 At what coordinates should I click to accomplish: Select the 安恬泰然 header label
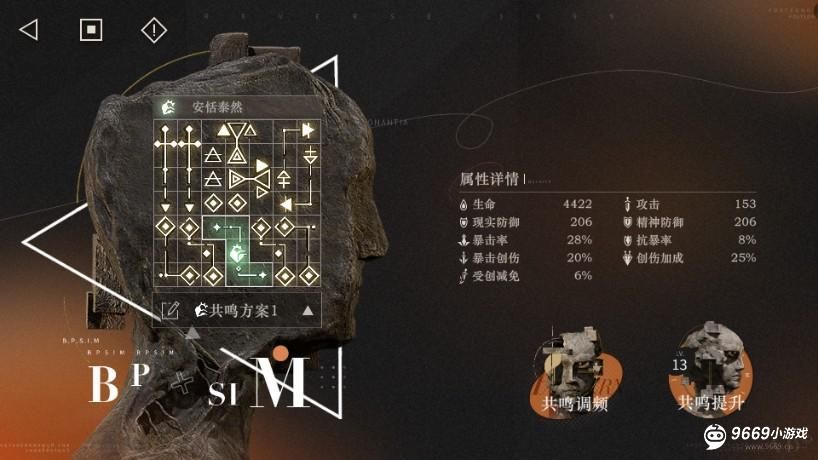[x=218, y=107]
